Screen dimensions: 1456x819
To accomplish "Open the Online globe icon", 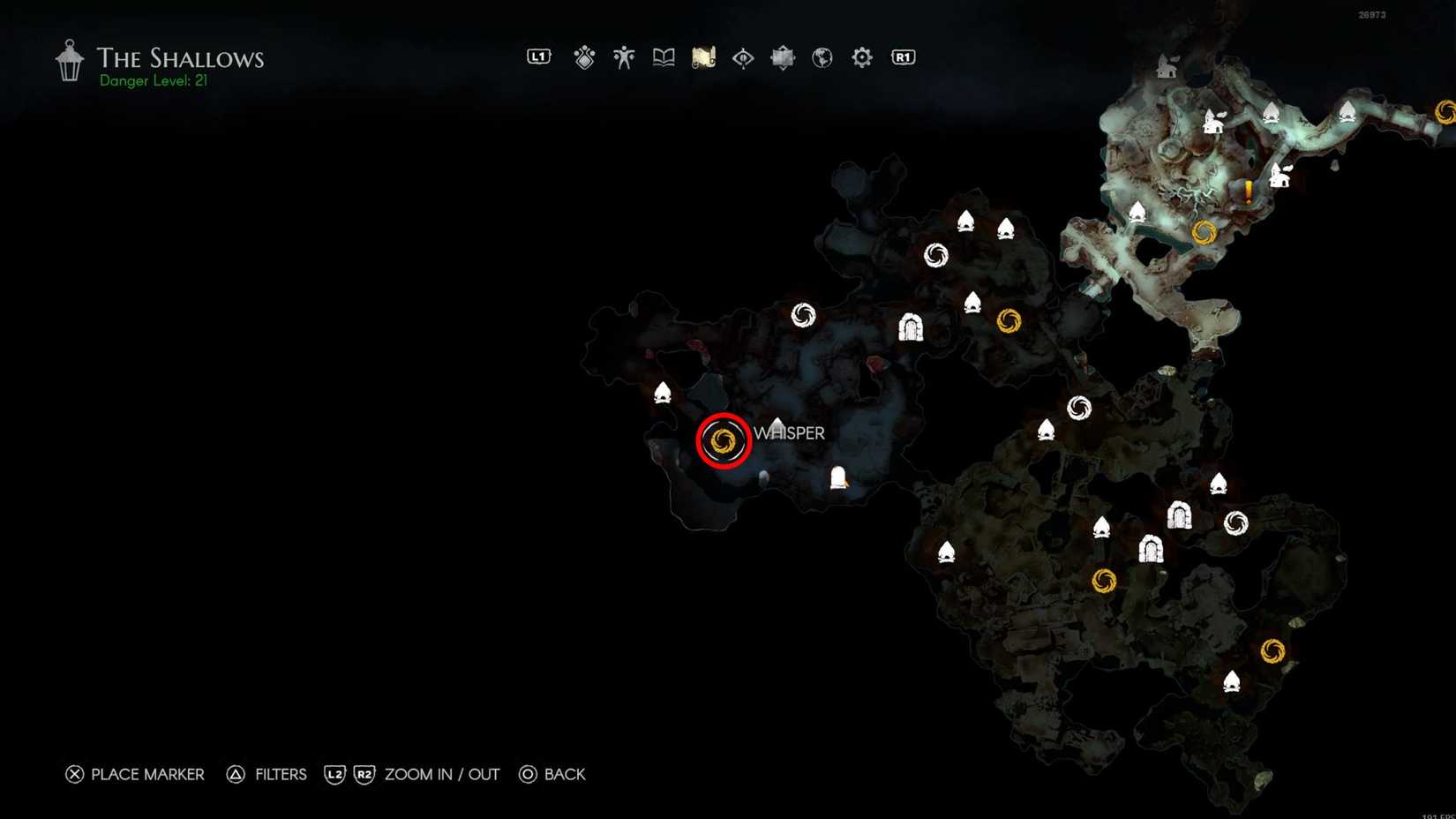I will (822, 56).
